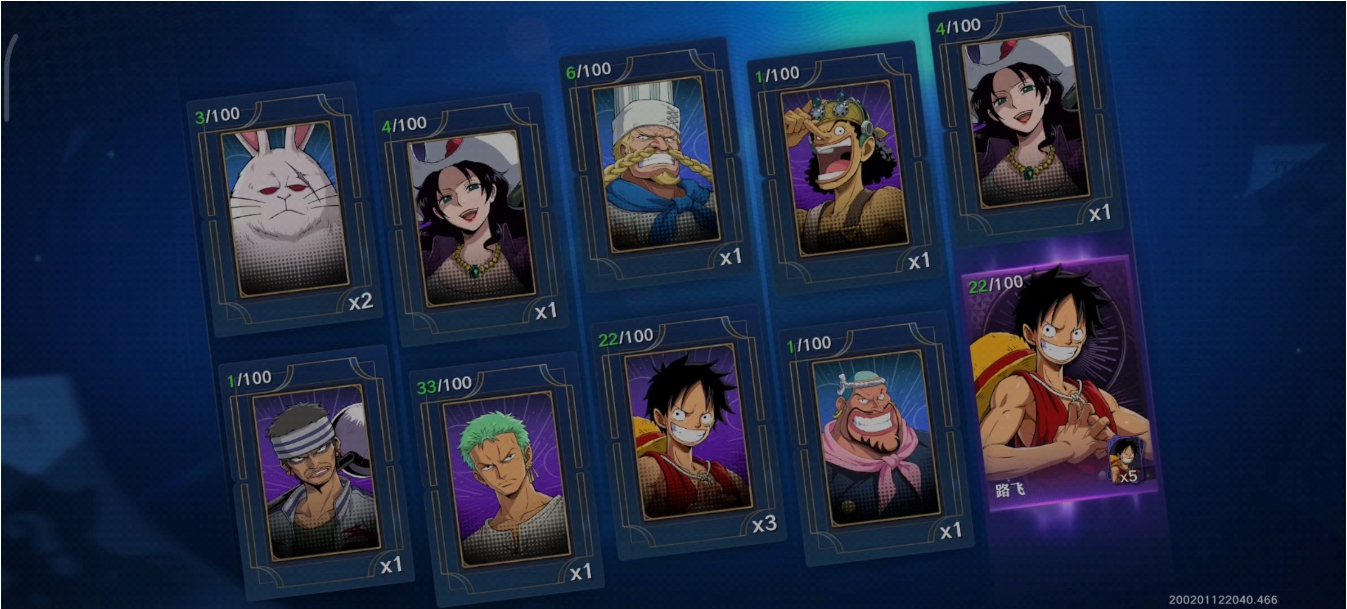Viewport: 1347px width, 609px height.
Task: Select the headband man card on purple
Action: point(314,469)
